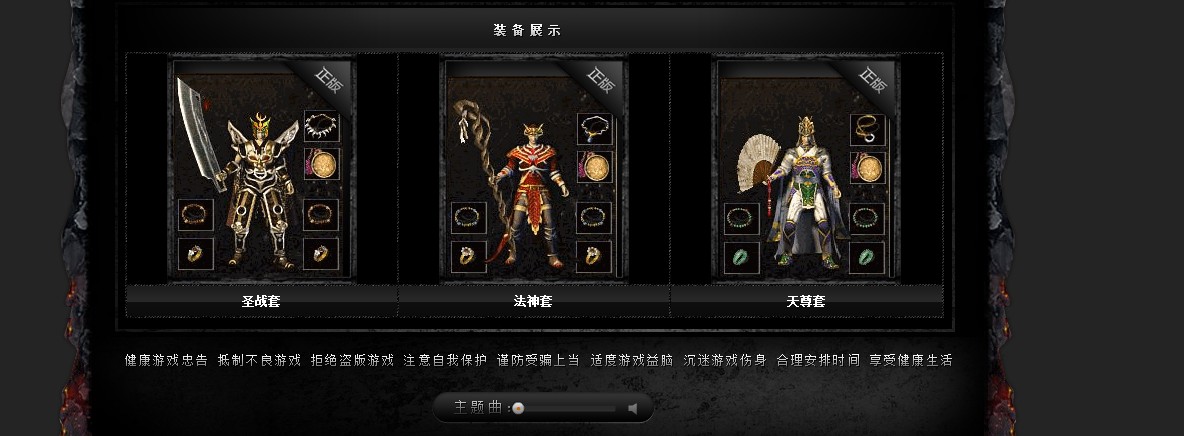Click the gold medal slot in the 圣战套 panel

click(321, 164)
